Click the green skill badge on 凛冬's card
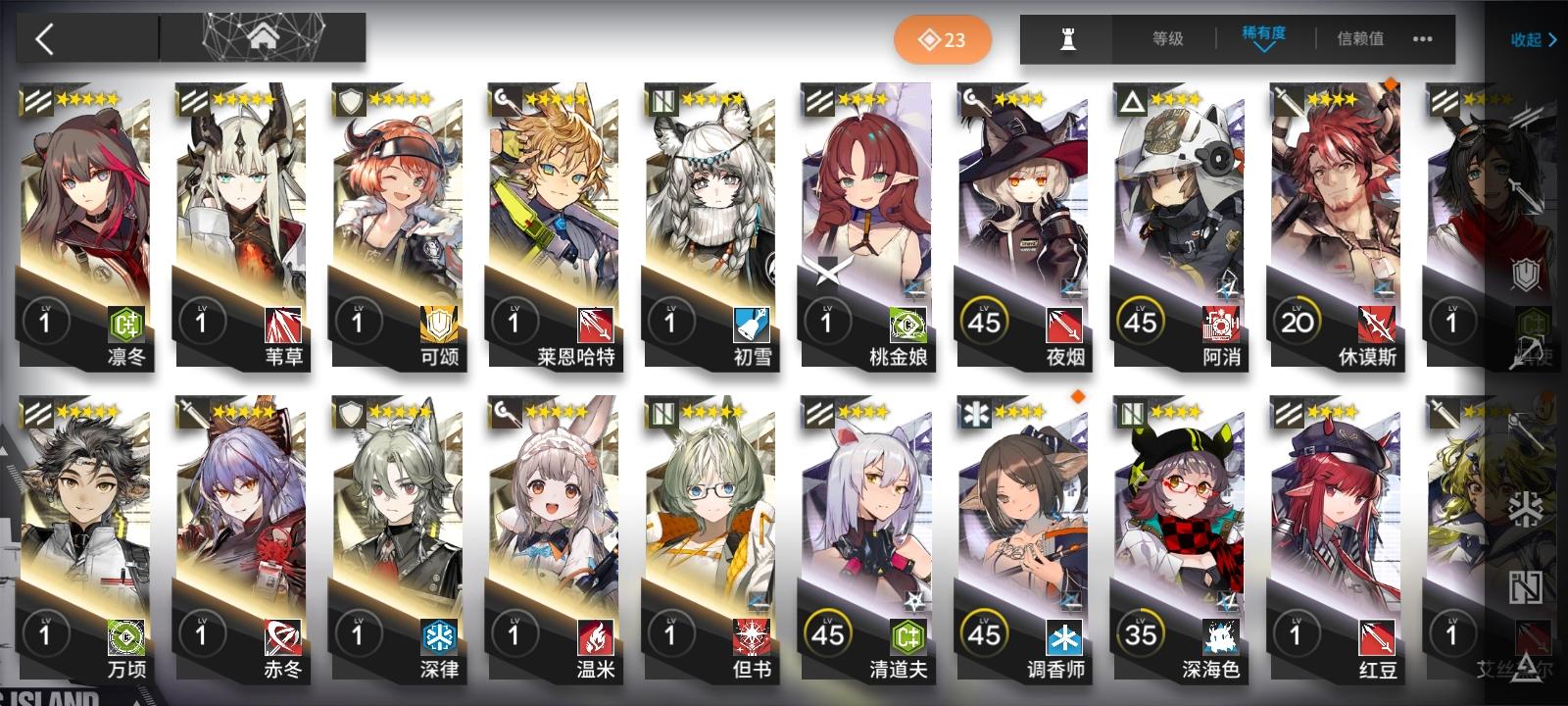 coord(127,324)
